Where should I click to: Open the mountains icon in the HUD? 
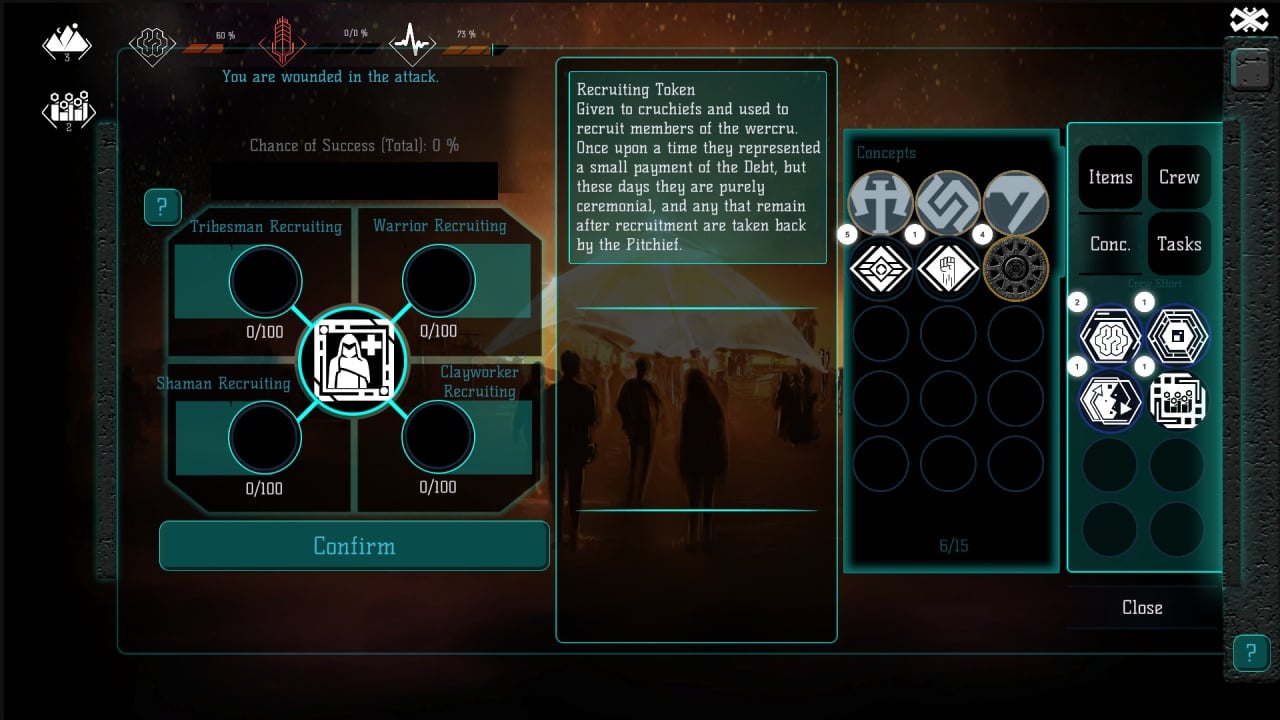tap(67, 43)
